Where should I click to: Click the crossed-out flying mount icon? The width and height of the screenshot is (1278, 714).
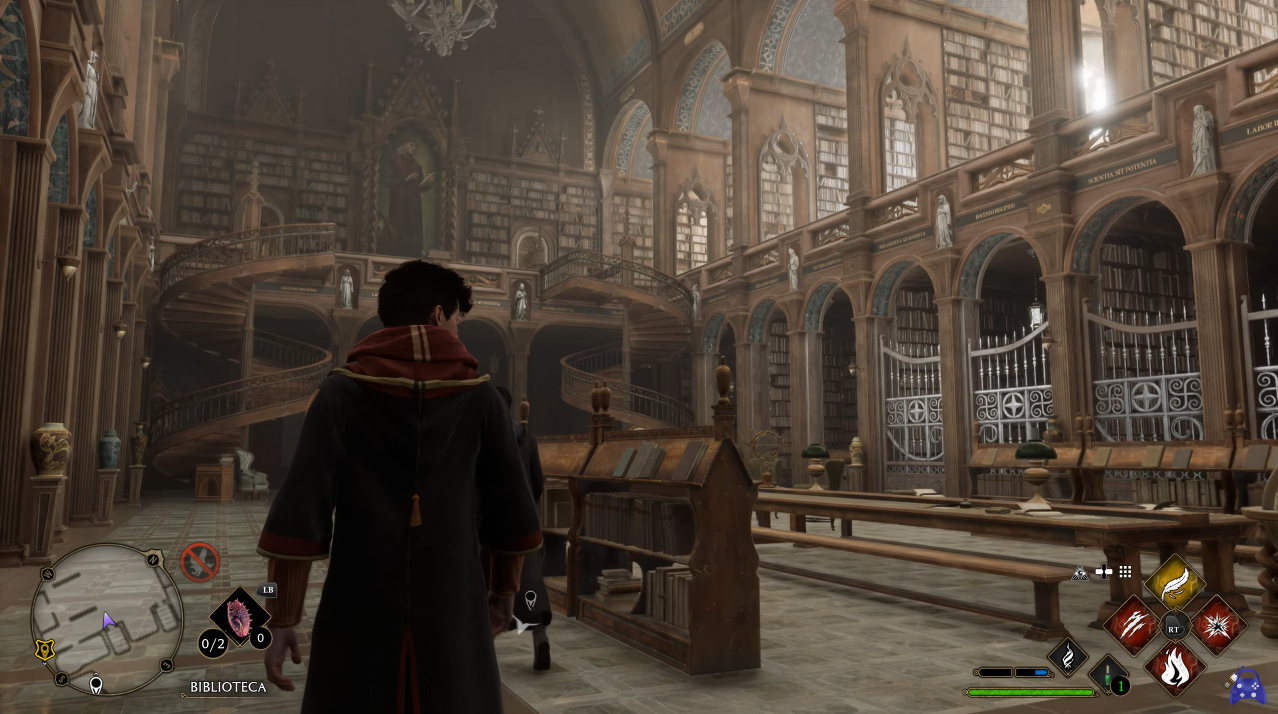click(200, 562)
